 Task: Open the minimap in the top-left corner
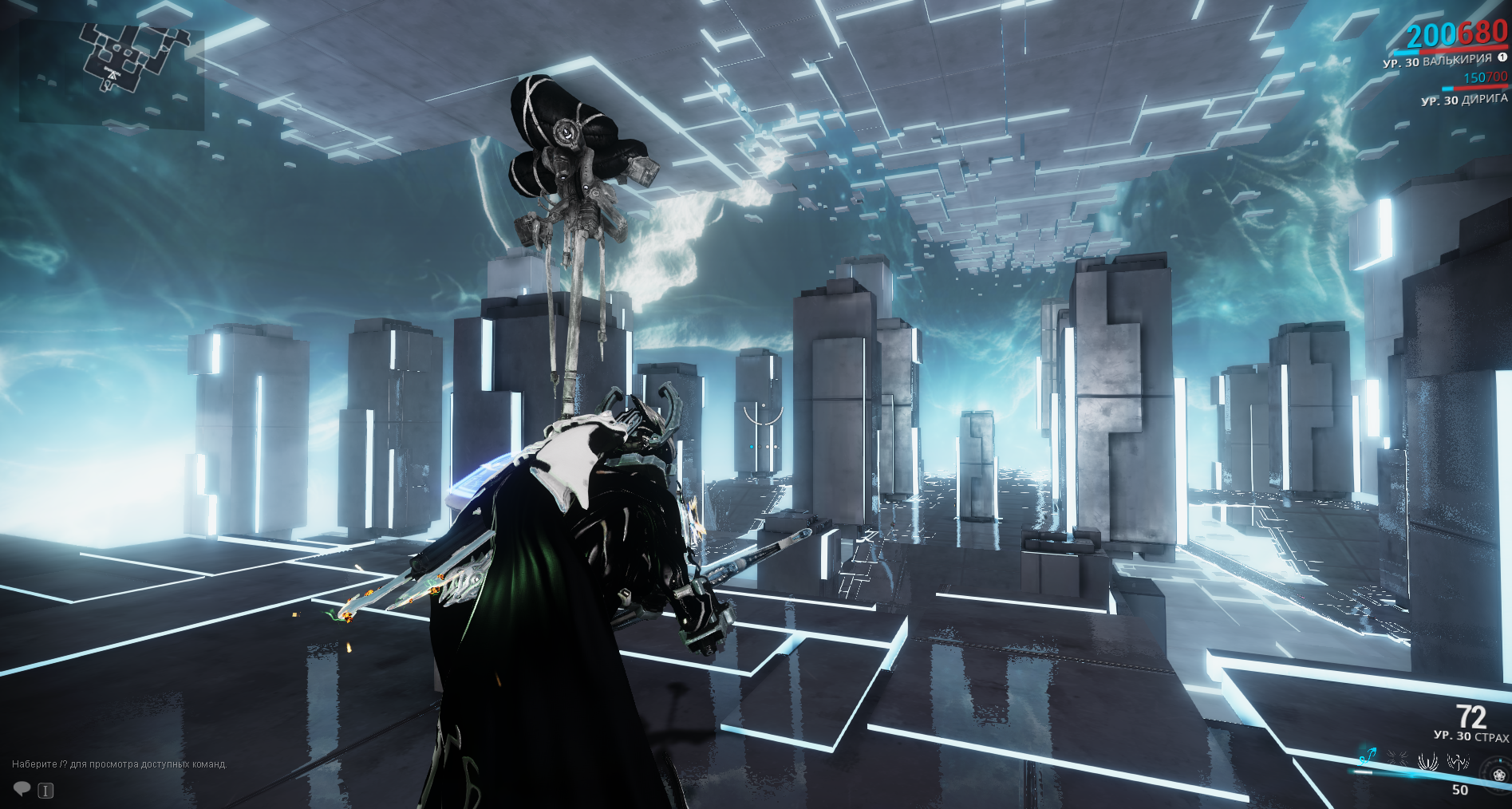(x=112, y=73)
